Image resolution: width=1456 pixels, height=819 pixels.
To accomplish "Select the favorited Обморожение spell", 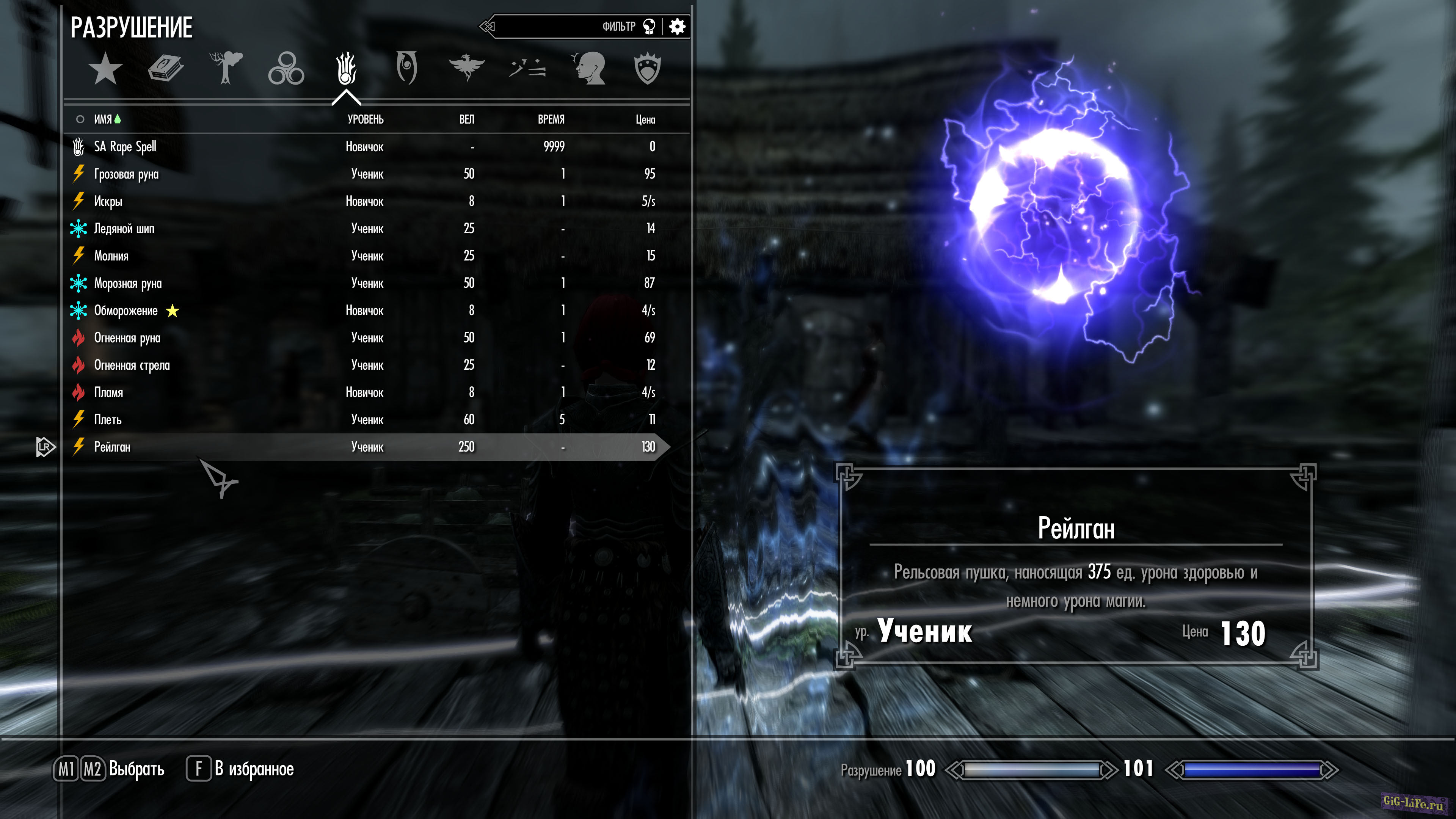I will click(x=126, y=311).
